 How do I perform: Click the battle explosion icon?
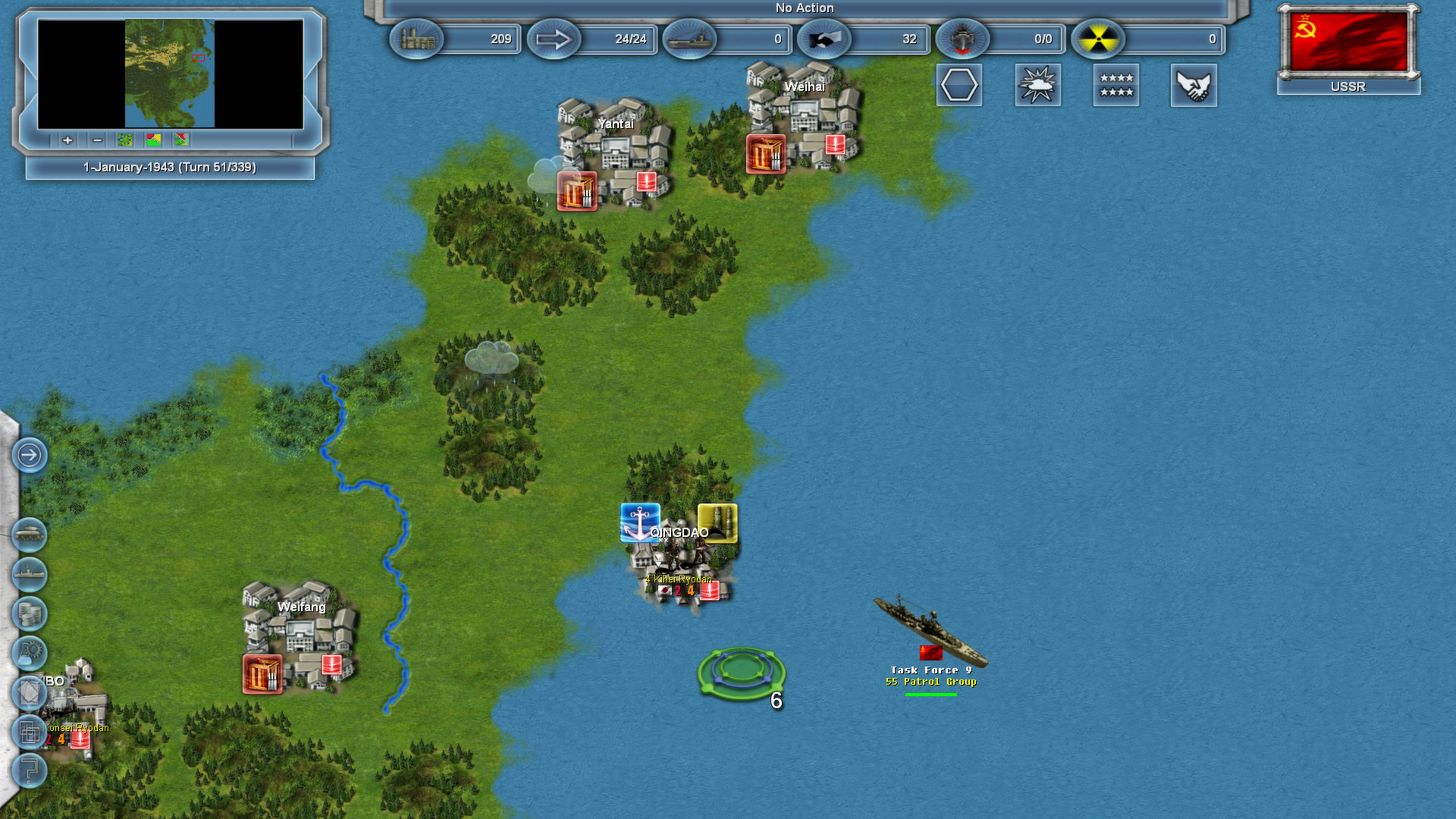coord(1037,86)
